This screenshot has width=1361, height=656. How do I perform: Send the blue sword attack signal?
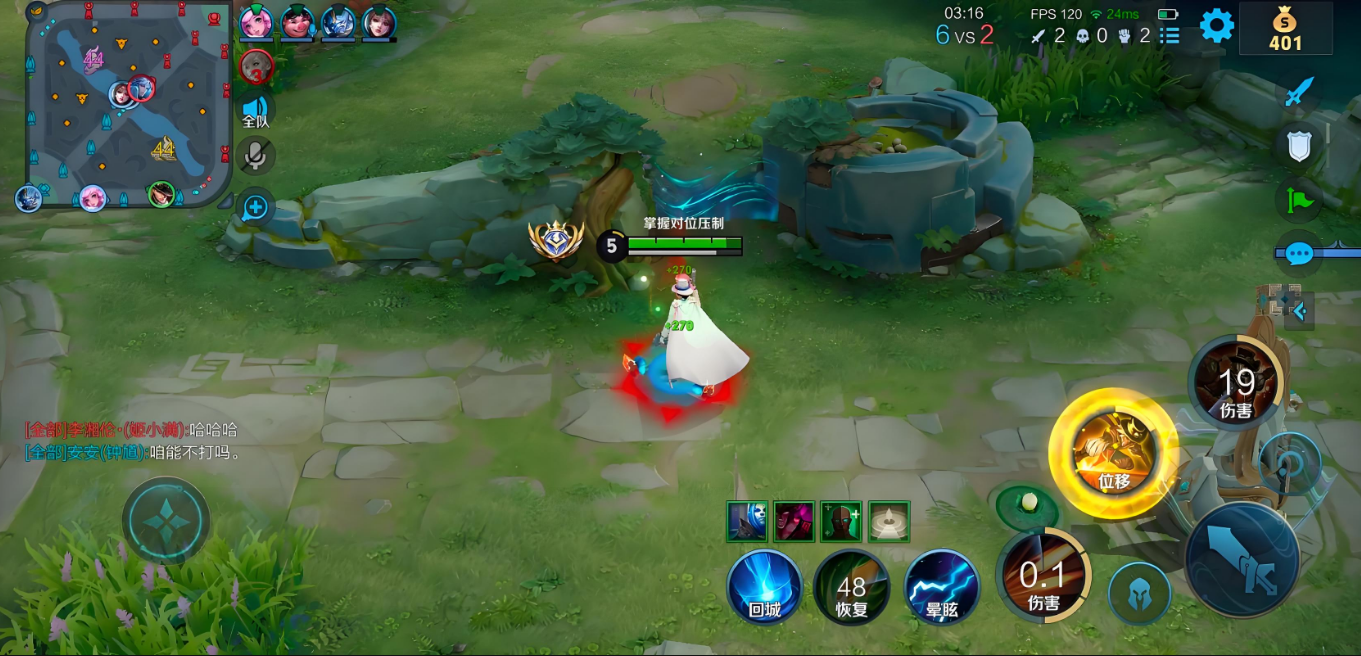[x=1298, y=93]
